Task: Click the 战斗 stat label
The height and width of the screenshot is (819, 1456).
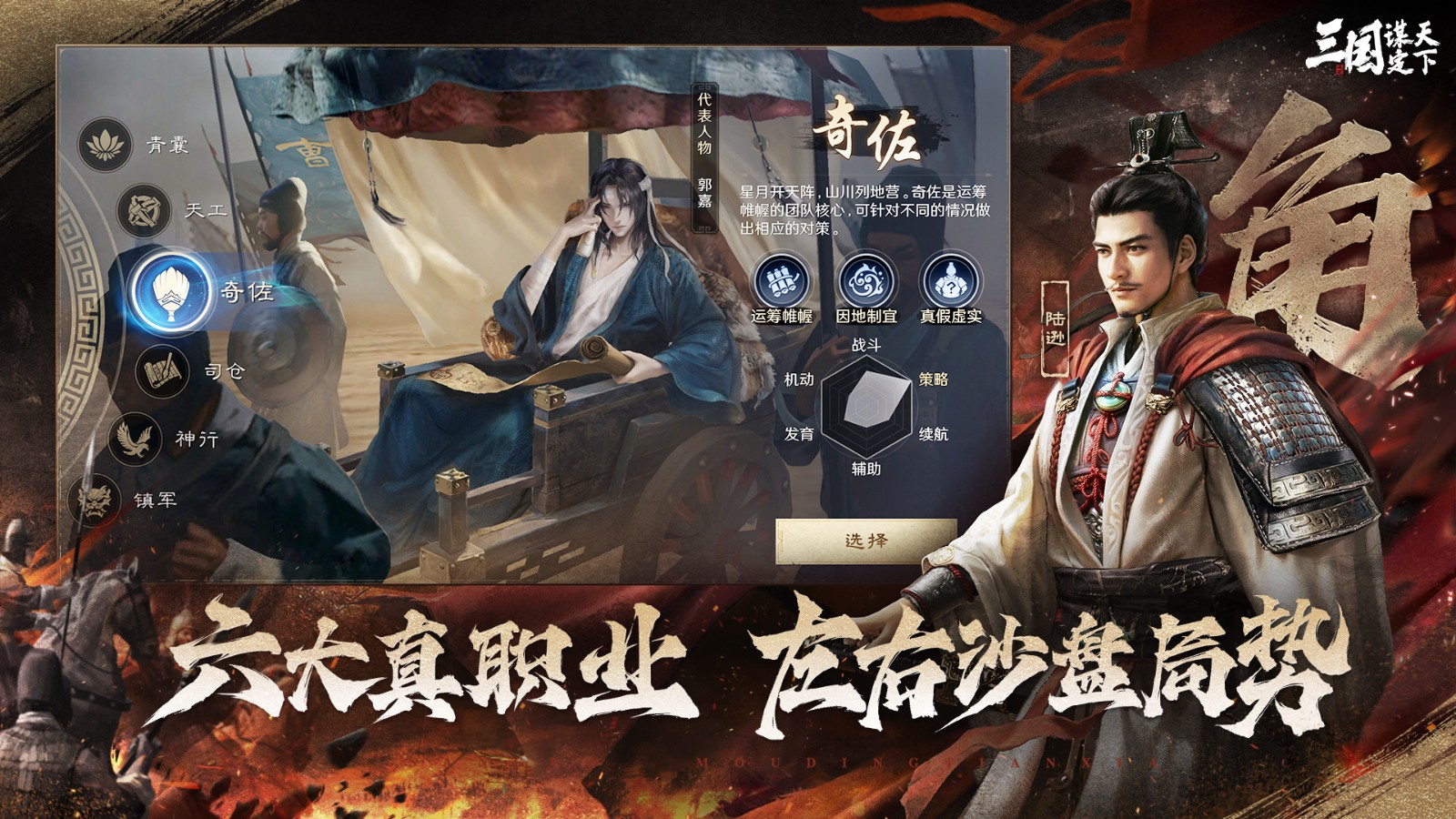Action: [x=866, y=343]
